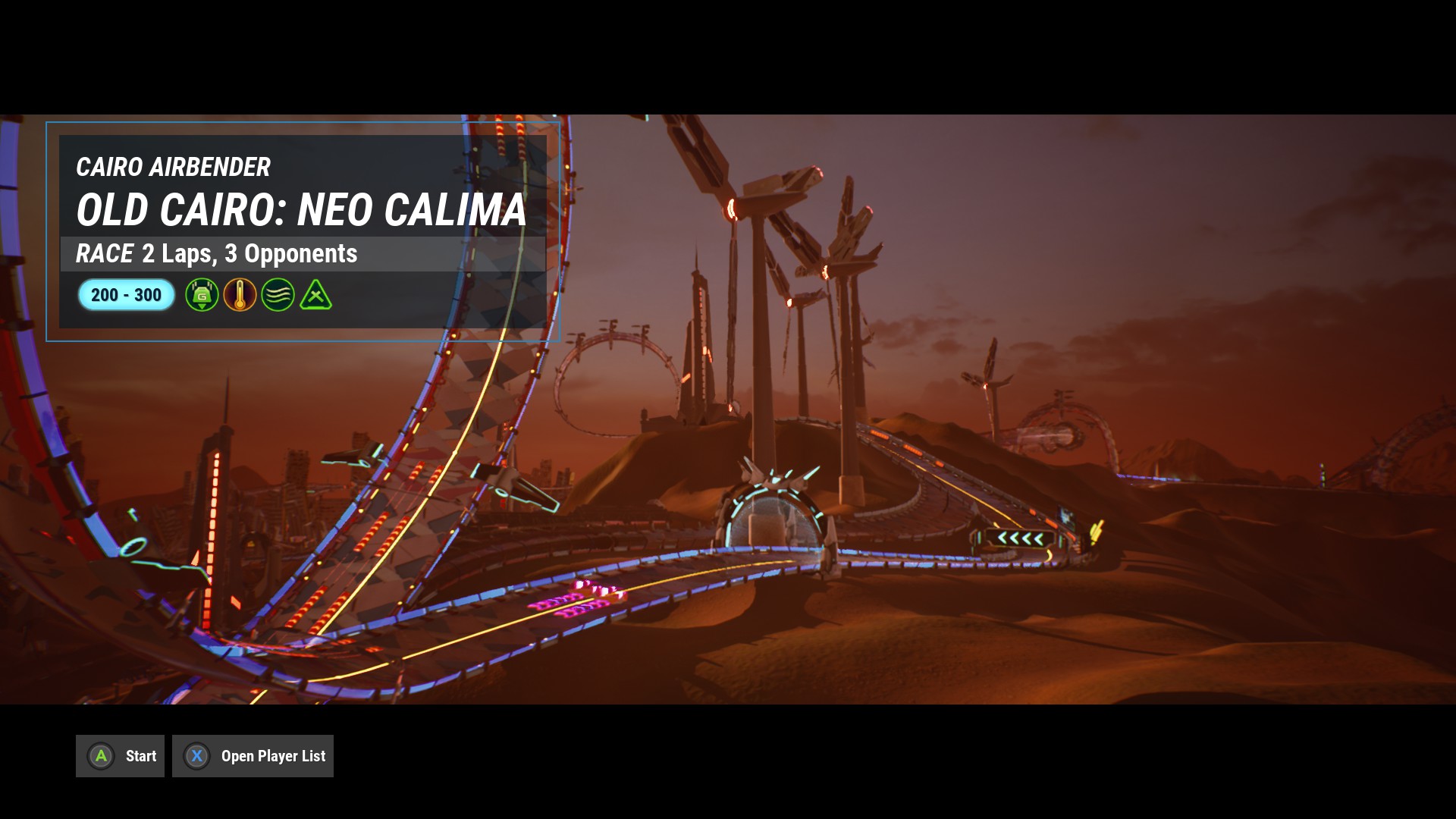Select the highlighted event info panel
1456x819 pixels.
(x=303, y=230)
